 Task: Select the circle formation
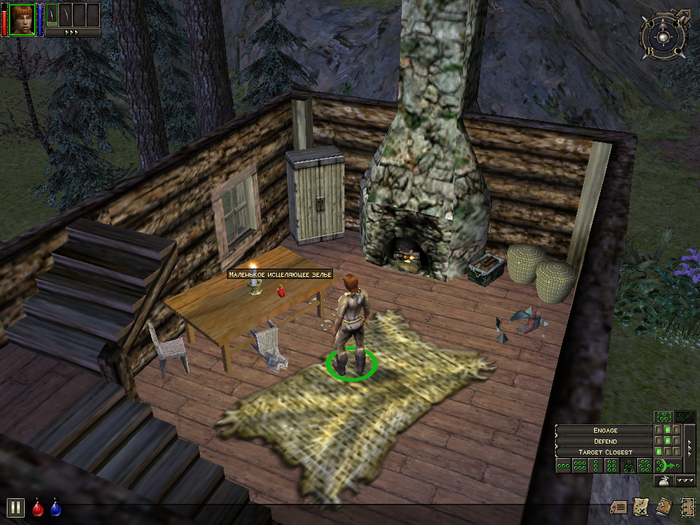(645, 465)
